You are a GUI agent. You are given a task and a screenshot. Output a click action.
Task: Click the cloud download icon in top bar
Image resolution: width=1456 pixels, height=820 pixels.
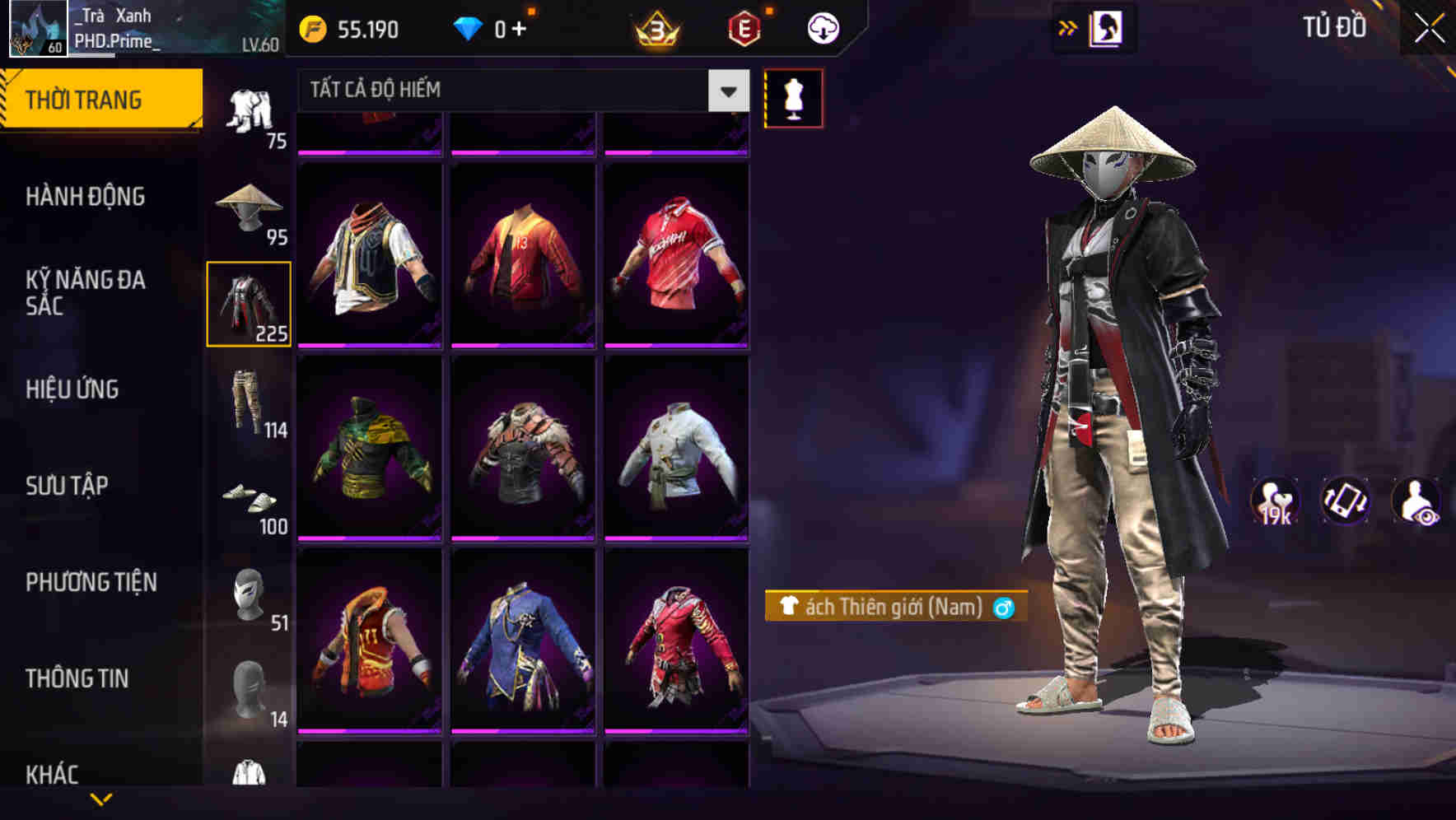821,27
